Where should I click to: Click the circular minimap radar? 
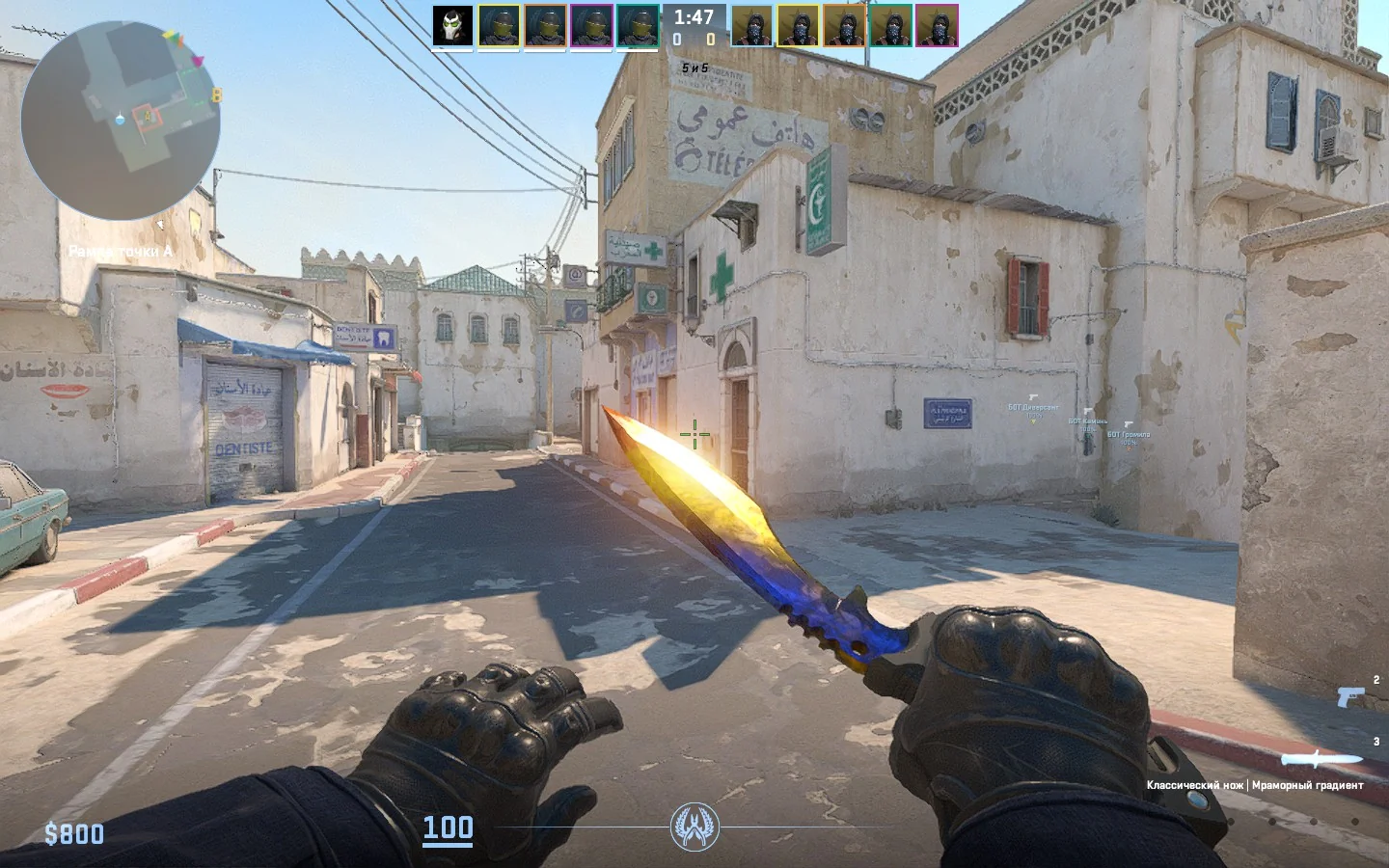(121, 121)
